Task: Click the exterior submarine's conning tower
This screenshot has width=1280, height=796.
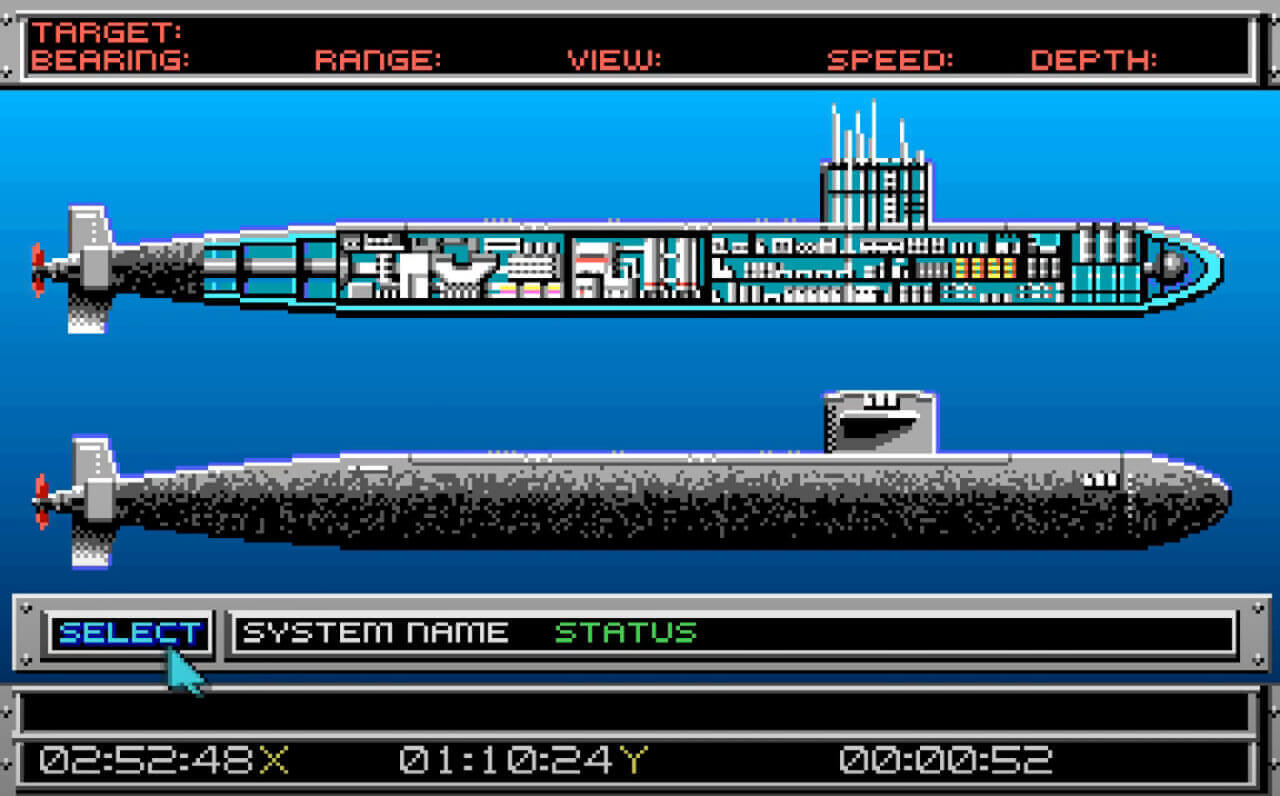Action: (x=878, y=420)
